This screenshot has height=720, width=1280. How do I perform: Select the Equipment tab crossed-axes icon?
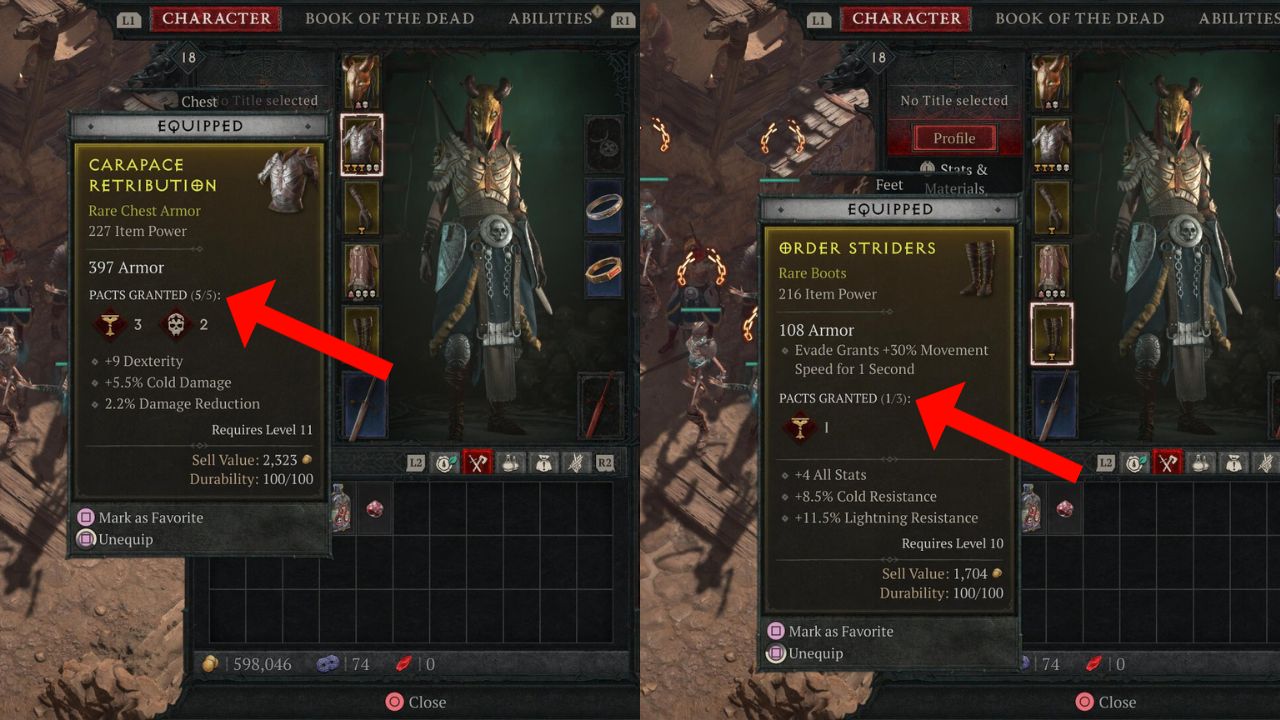[477, 462]
